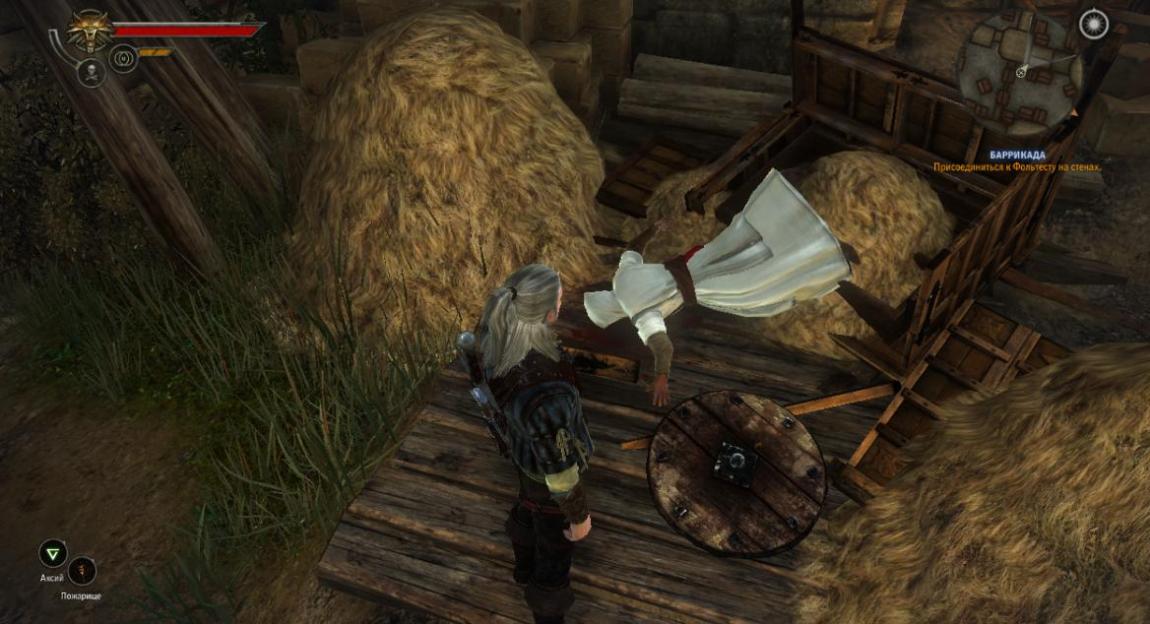Select the Пожарище quick slot item

pos(82,570)
